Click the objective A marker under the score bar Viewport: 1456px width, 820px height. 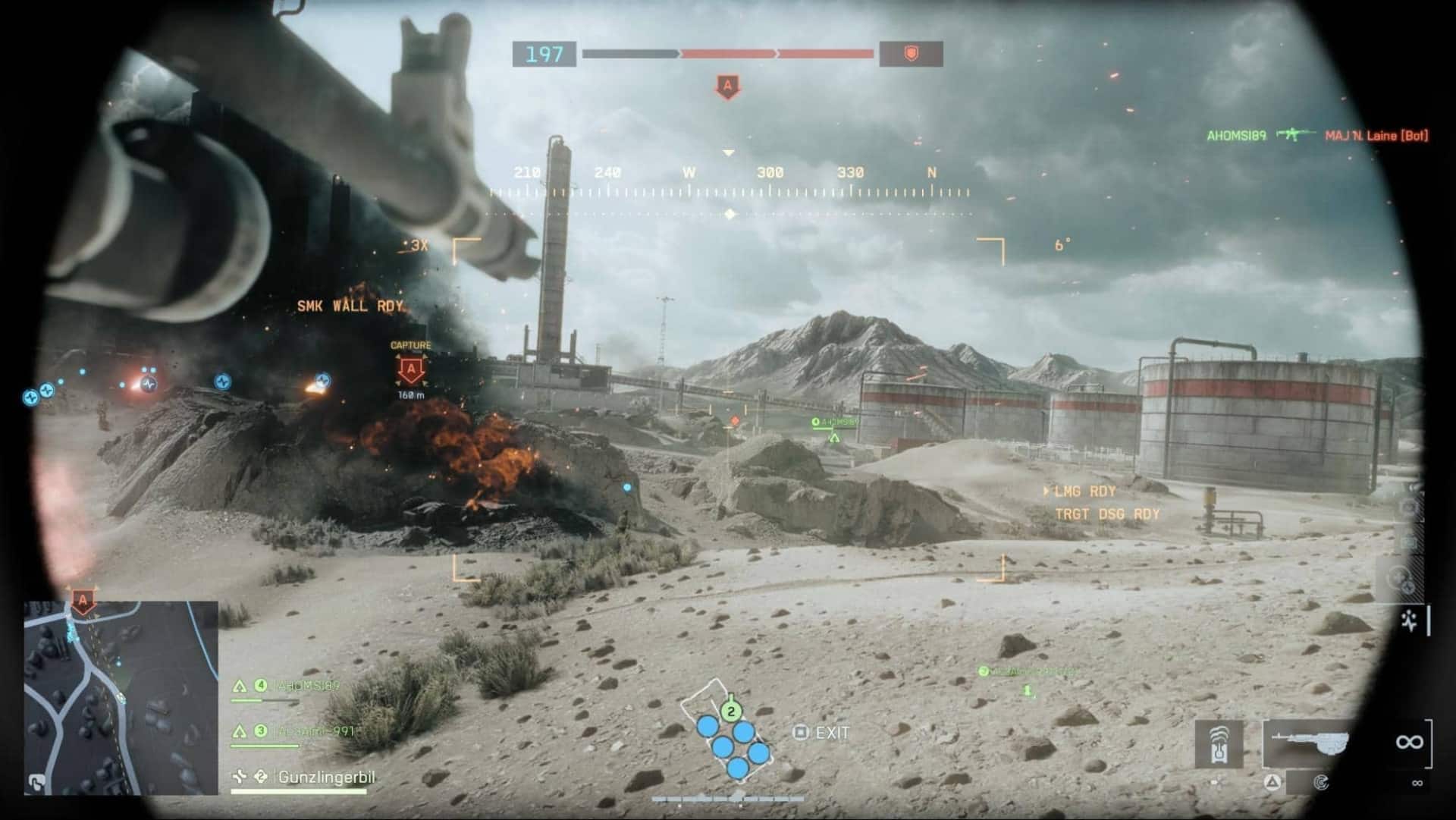click(x=728, y=86)
